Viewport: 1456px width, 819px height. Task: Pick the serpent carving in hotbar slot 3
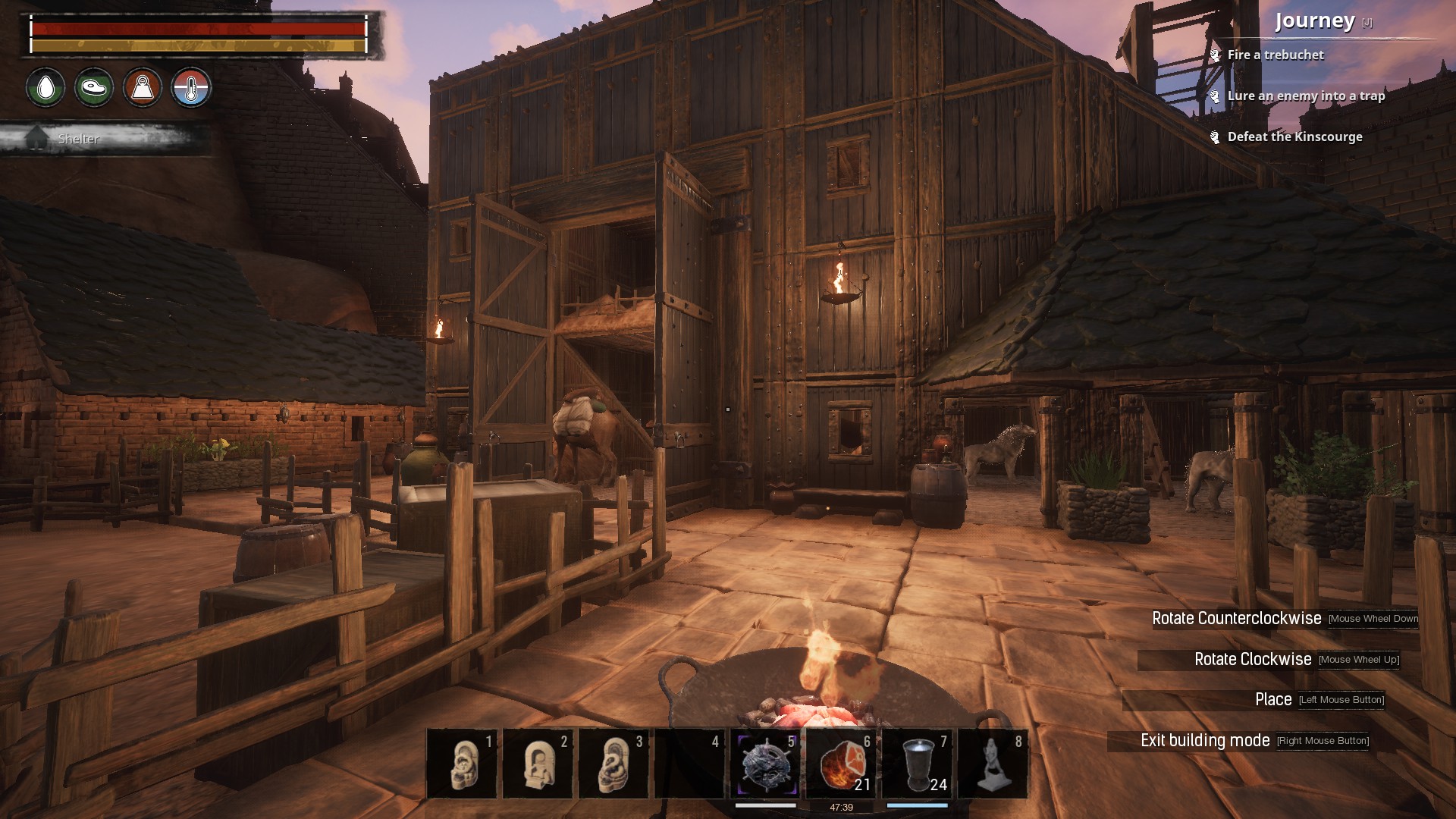(613, 764)
